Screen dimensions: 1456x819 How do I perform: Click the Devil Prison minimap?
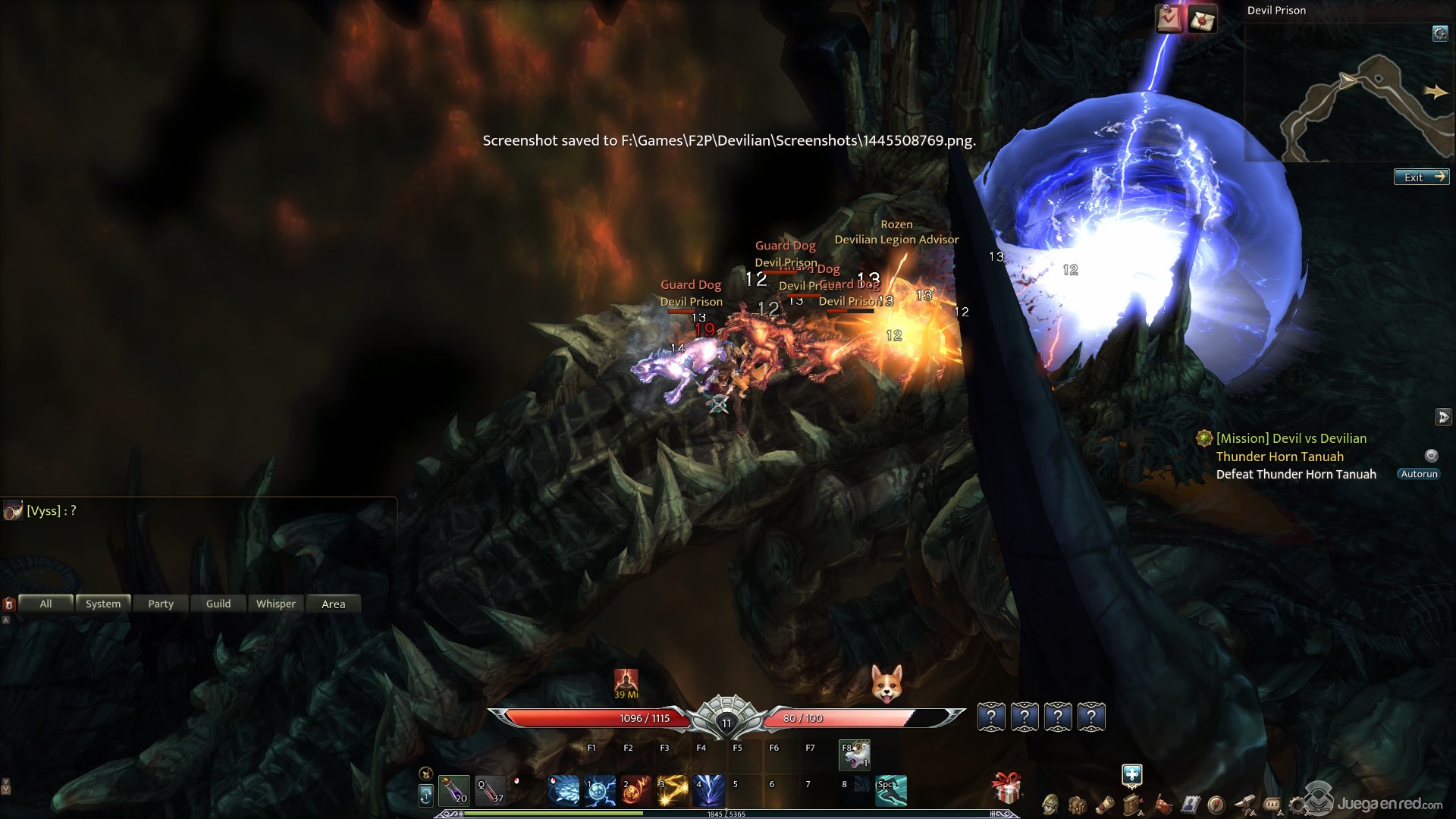1350,99
